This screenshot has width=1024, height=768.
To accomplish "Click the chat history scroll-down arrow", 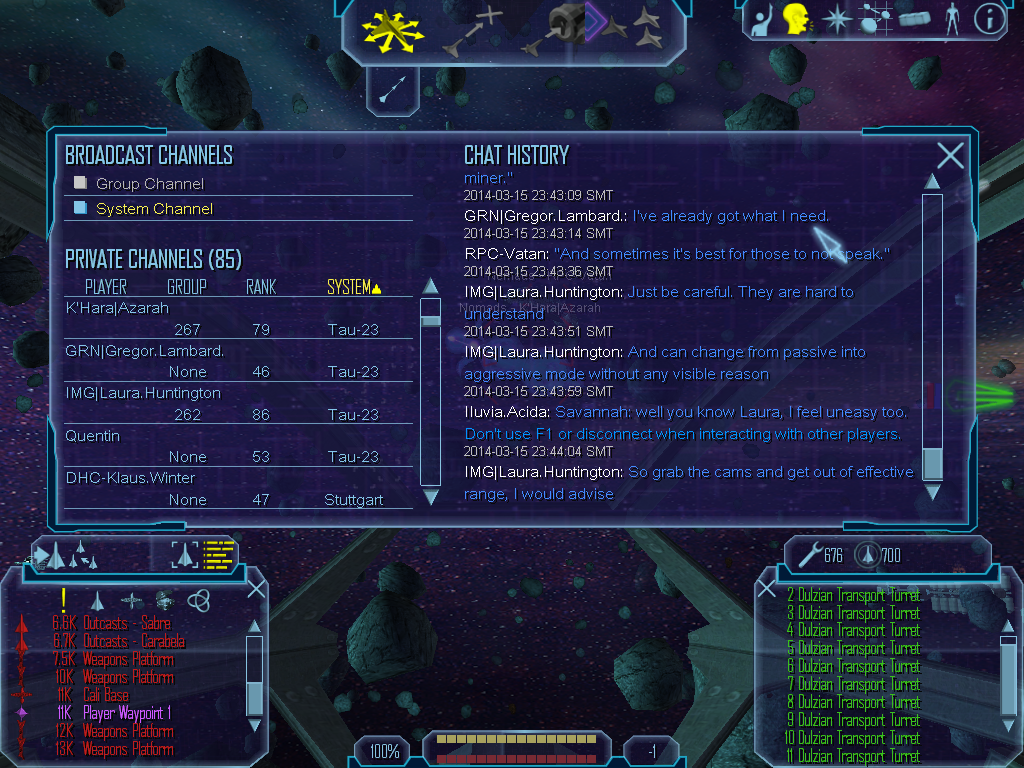I will point(932,492).
